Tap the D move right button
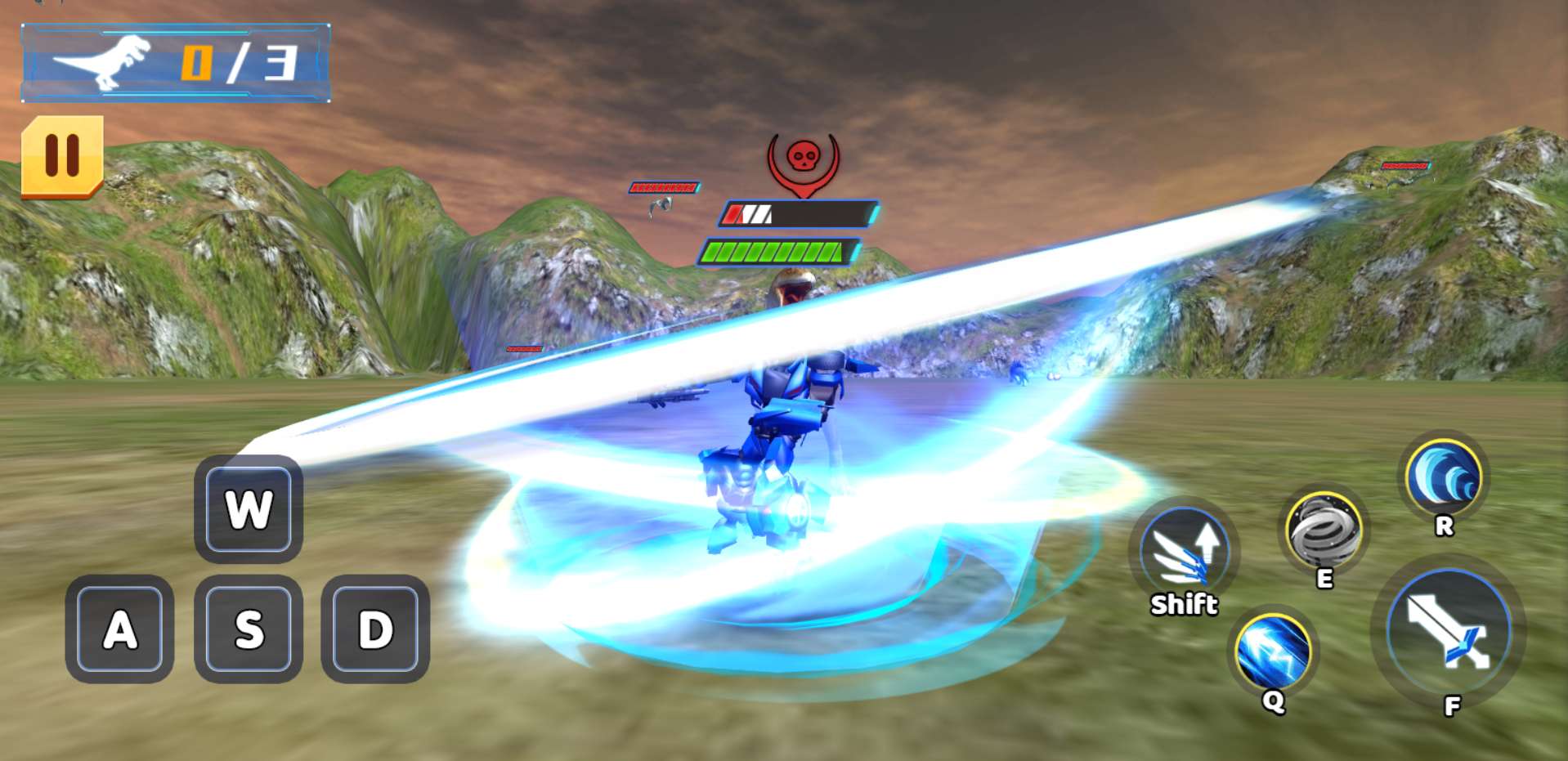Screen dimensions: 1568x761 375,629
